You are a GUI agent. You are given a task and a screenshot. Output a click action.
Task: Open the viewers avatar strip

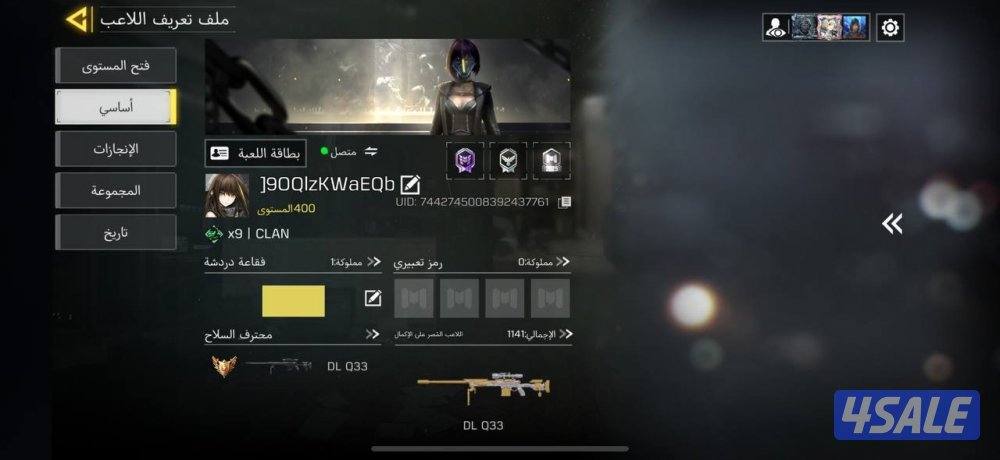pyautogui.click(x=816, y=28)
